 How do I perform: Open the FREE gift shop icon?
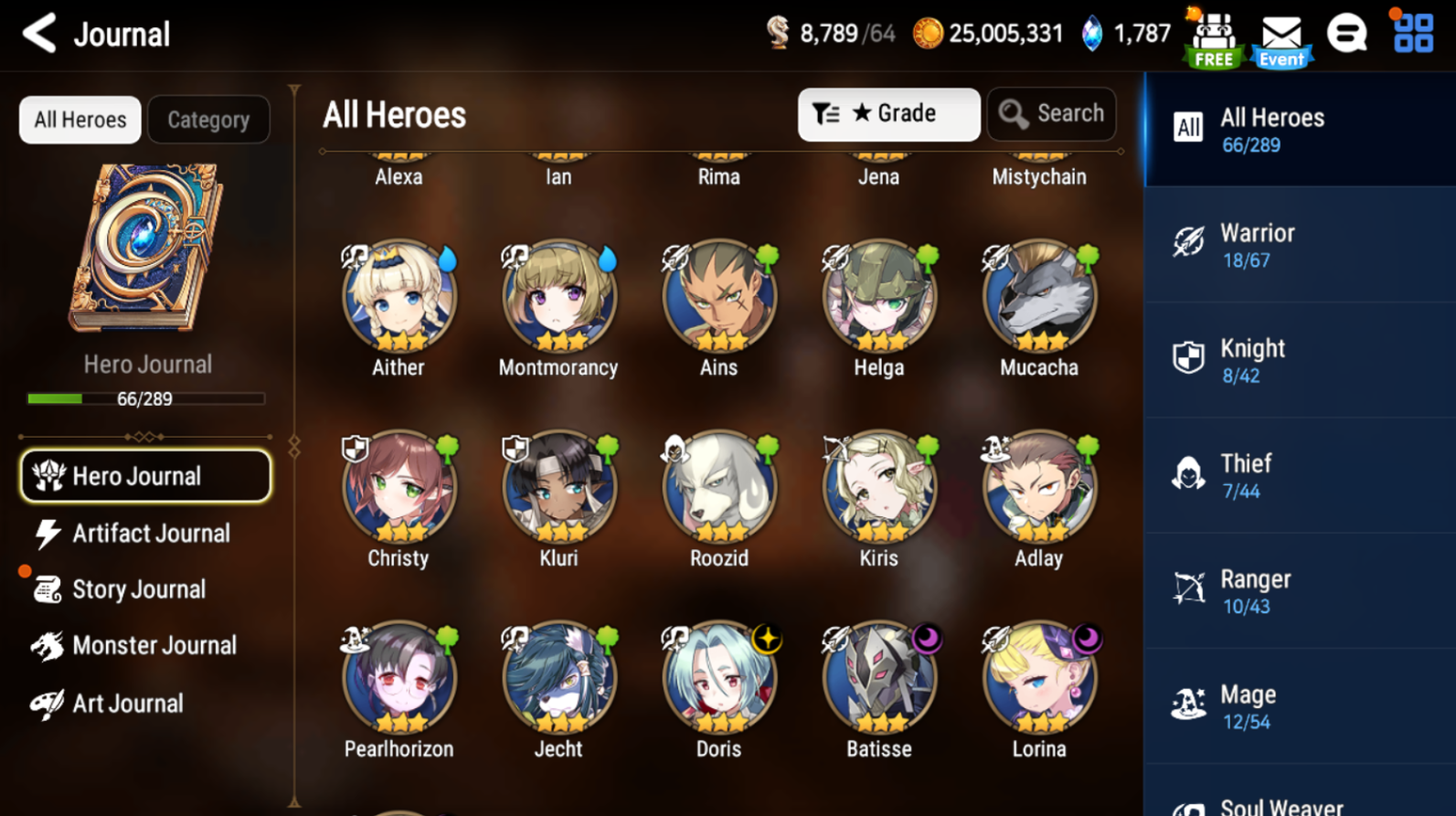pyautogui.click(x=1214, y=38)
